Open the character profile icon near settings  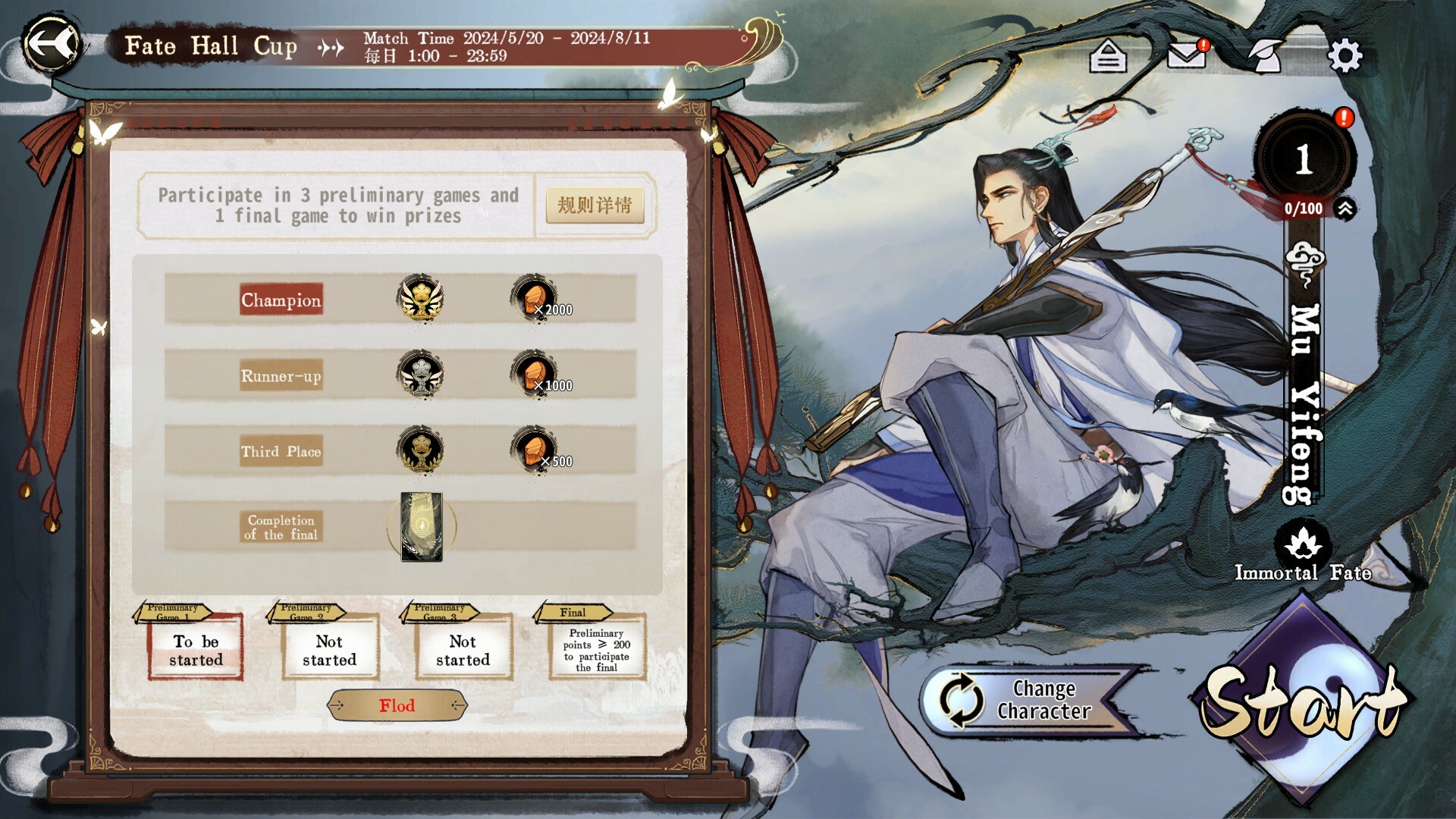(x=1265, y=55)
